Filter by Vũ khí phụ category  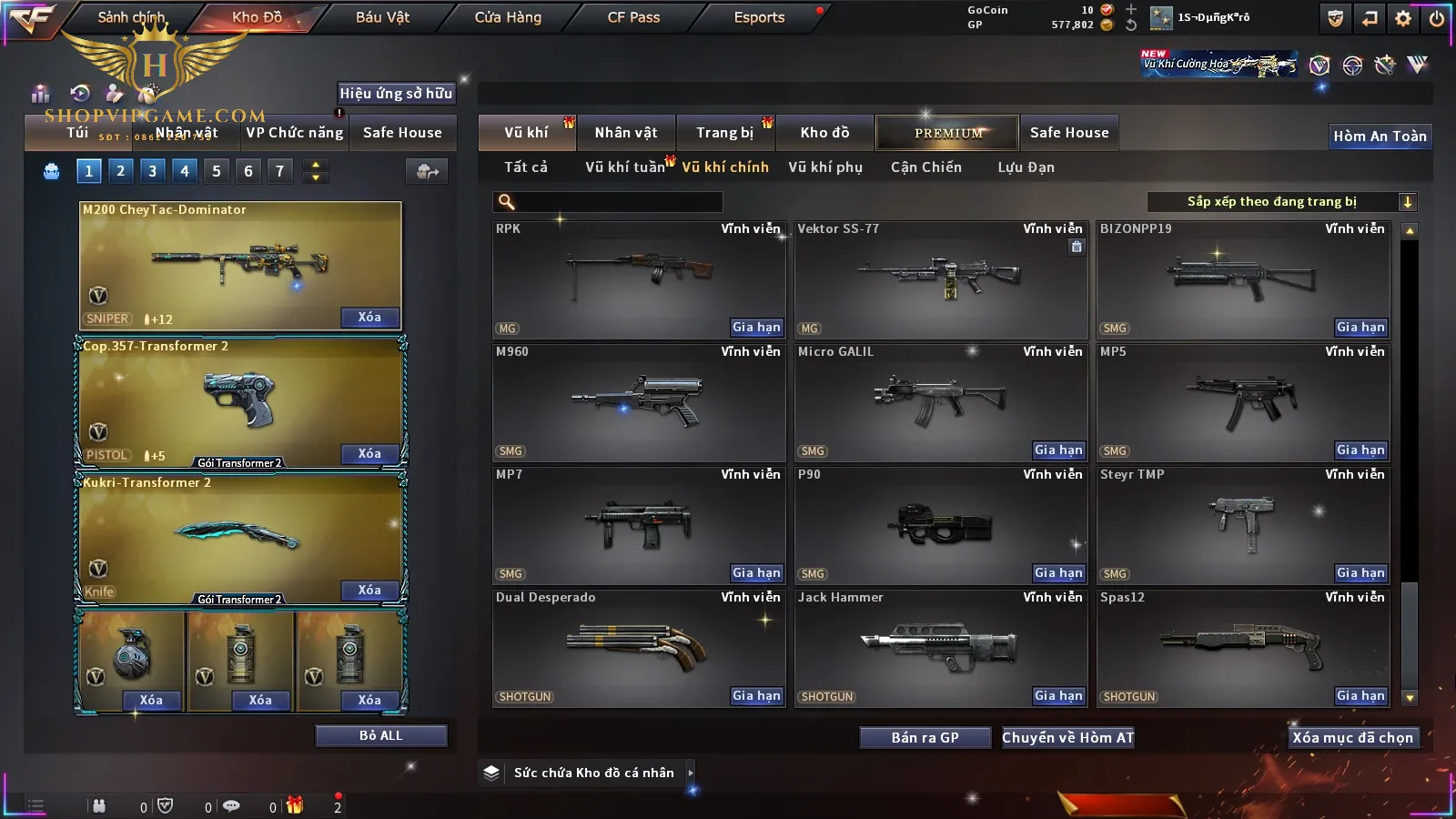824,167
